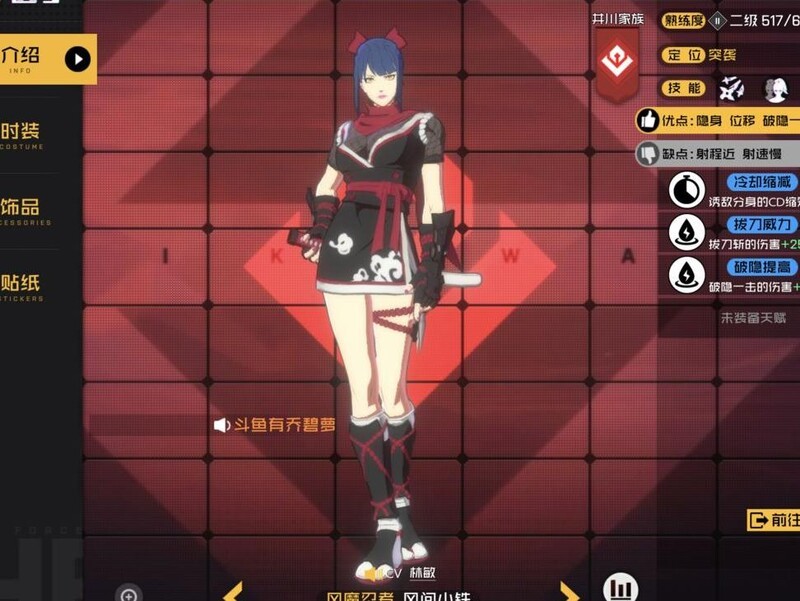Open the 介绍 Info tab

pos(45,59)
